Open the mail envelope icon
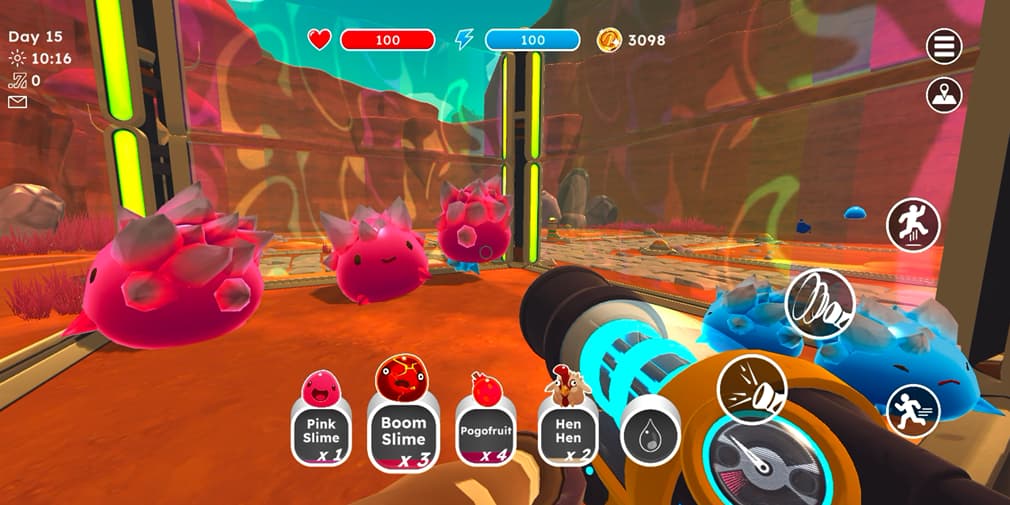The image size is (1010, 505). (x=17, y=101)
